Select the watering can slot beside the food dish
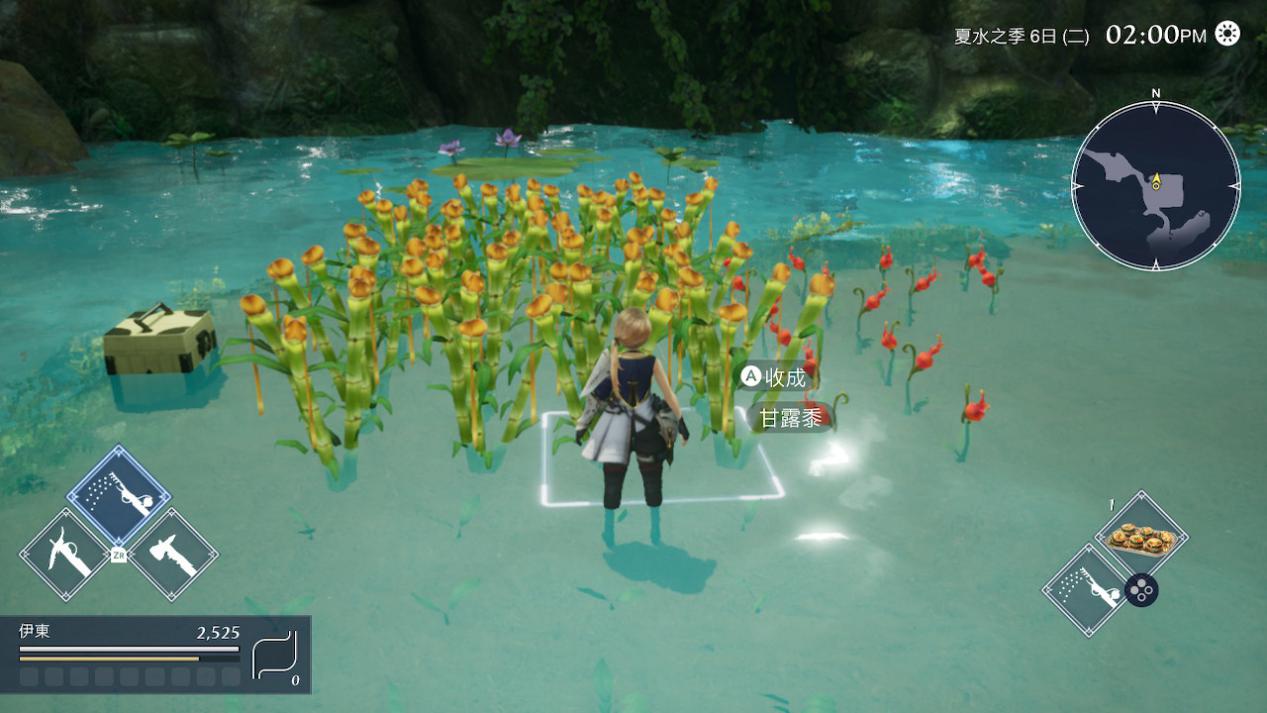Image resolution: width=1267 pixels, height=713 pixels. click(1087, 589)
